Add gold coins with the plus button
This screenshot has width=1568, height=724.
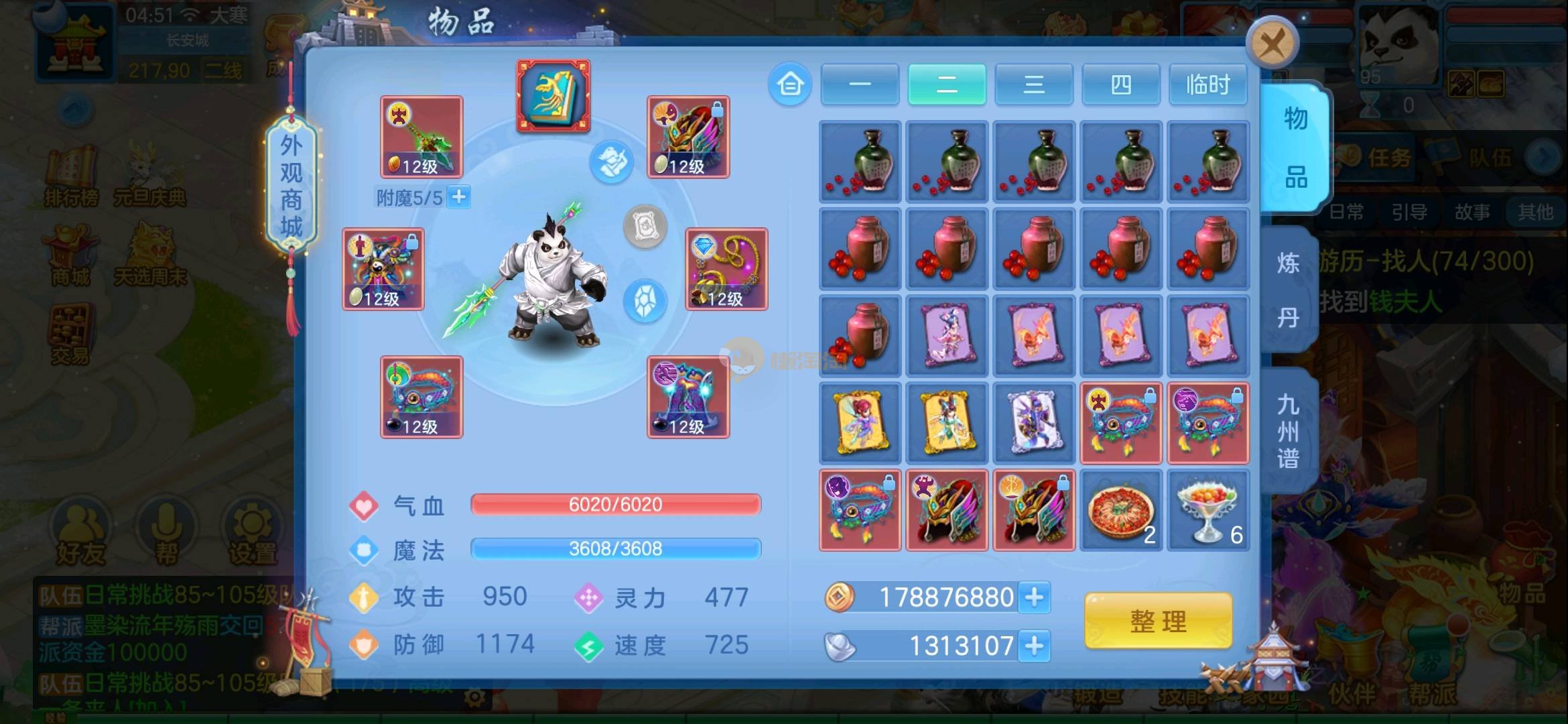[1034, 597]
